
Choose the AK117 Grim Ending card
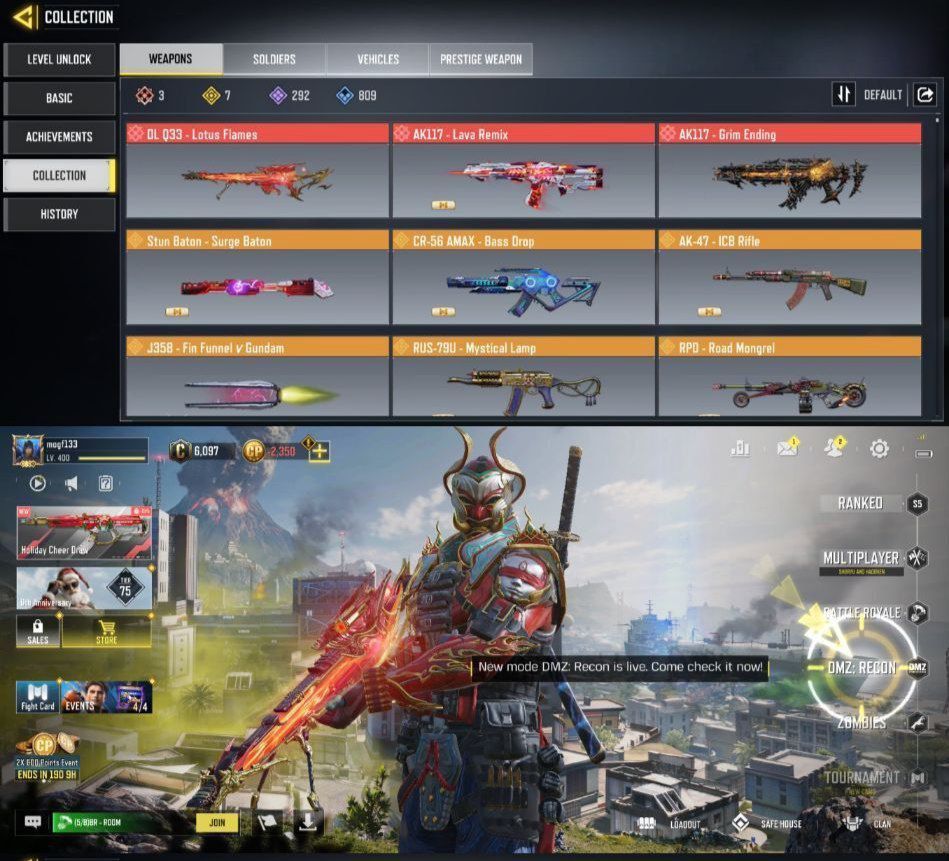point(789,171)
